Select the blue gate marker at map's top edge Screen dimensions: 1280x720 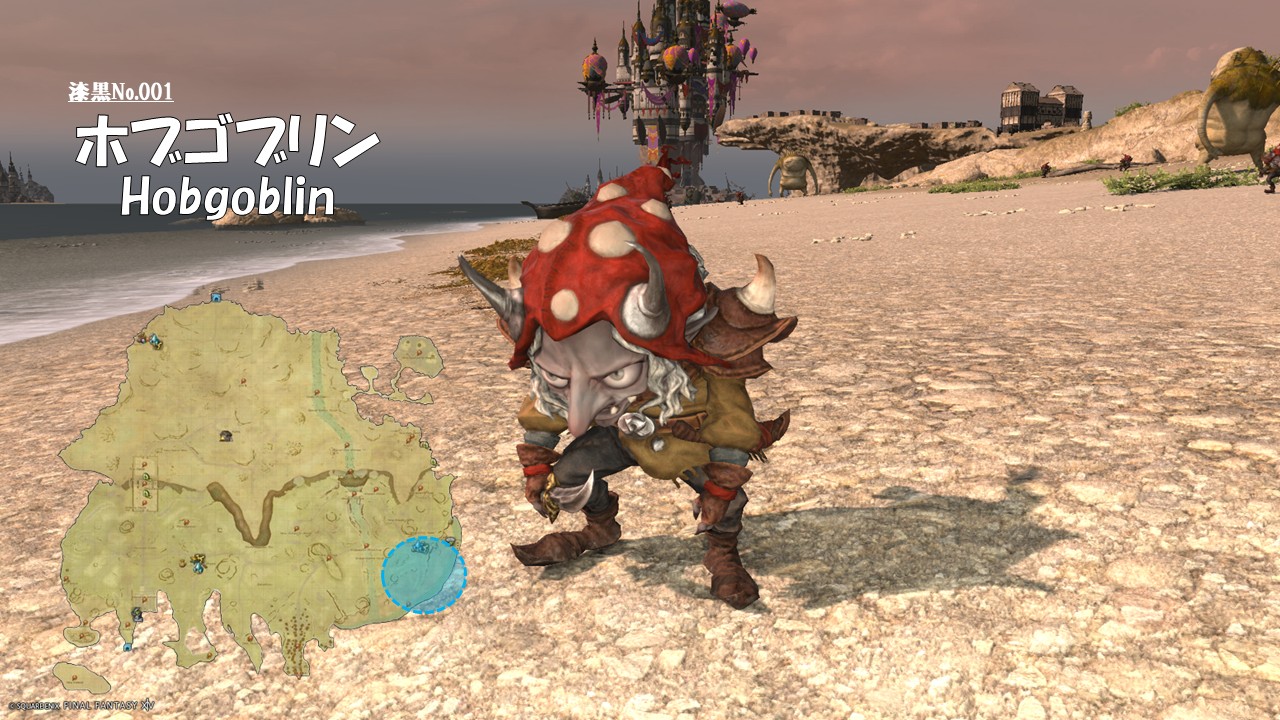click(x=216, y=296)
